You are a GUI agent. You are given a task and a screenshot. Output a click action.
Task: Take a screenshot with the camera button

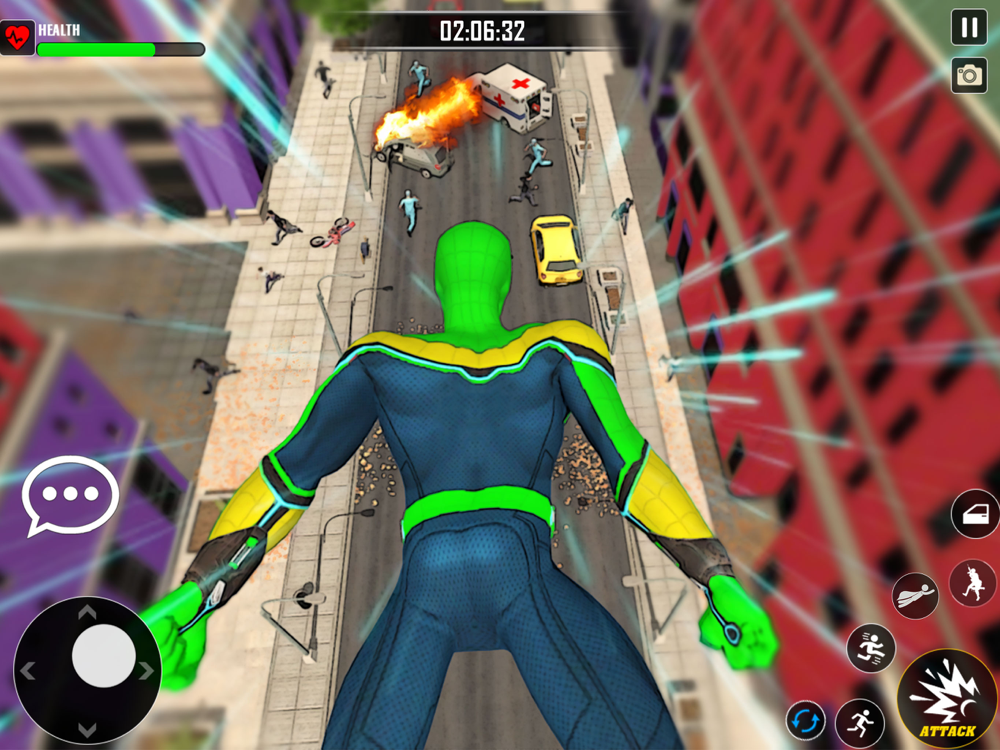(969, 75)
